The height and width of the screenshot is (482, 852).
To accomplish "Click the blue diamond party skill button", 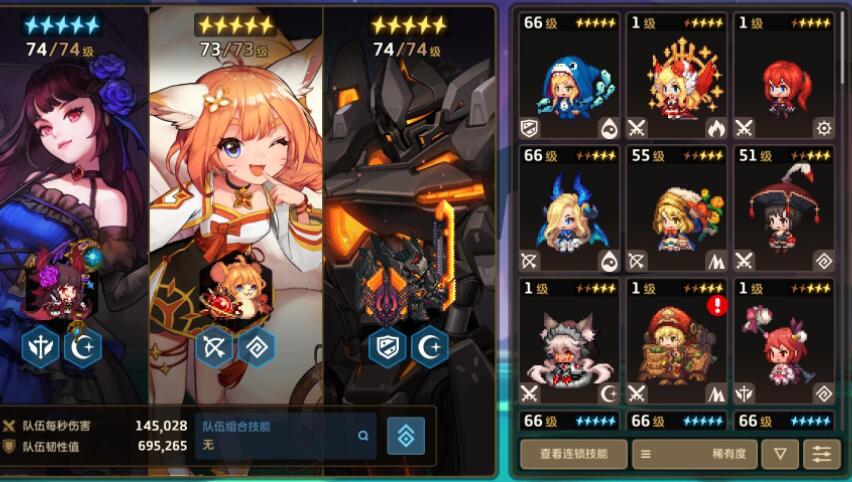I will coord(406,436).
